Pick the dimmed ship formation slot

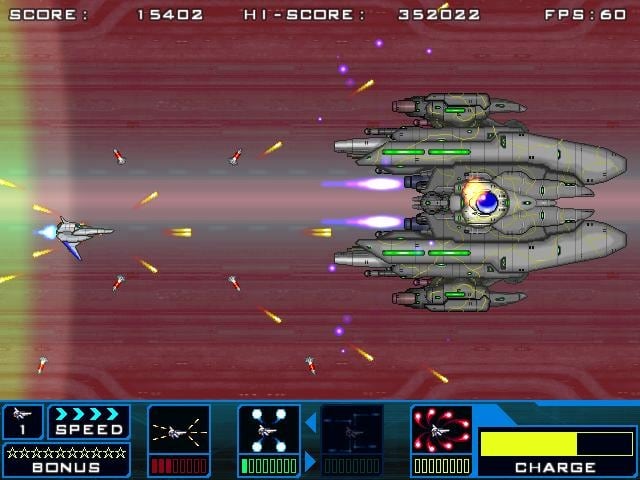pyautogui.click(x=352, y=430)
